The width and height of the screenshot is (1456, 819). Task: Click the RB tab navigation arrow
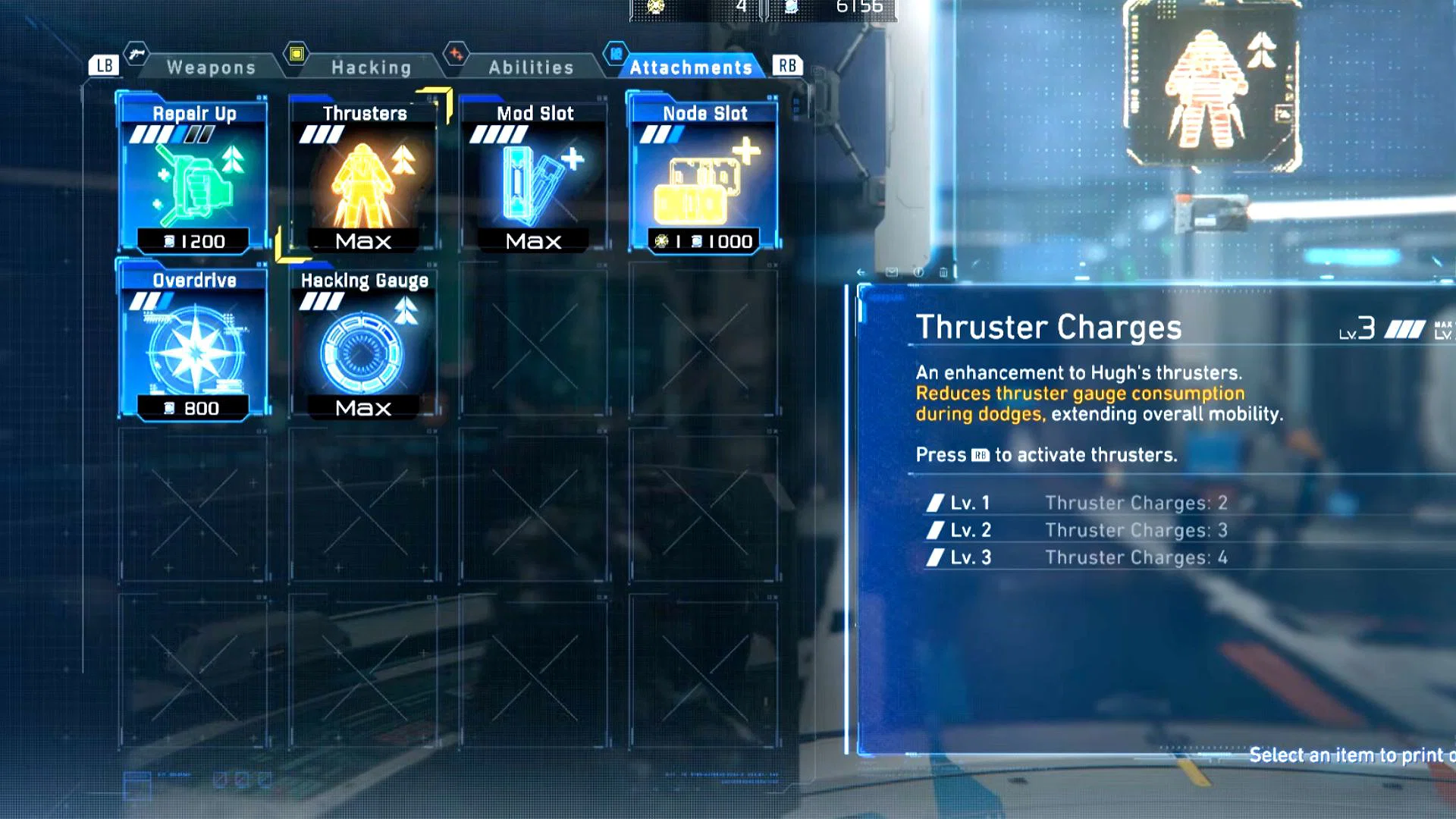[786, 64]
